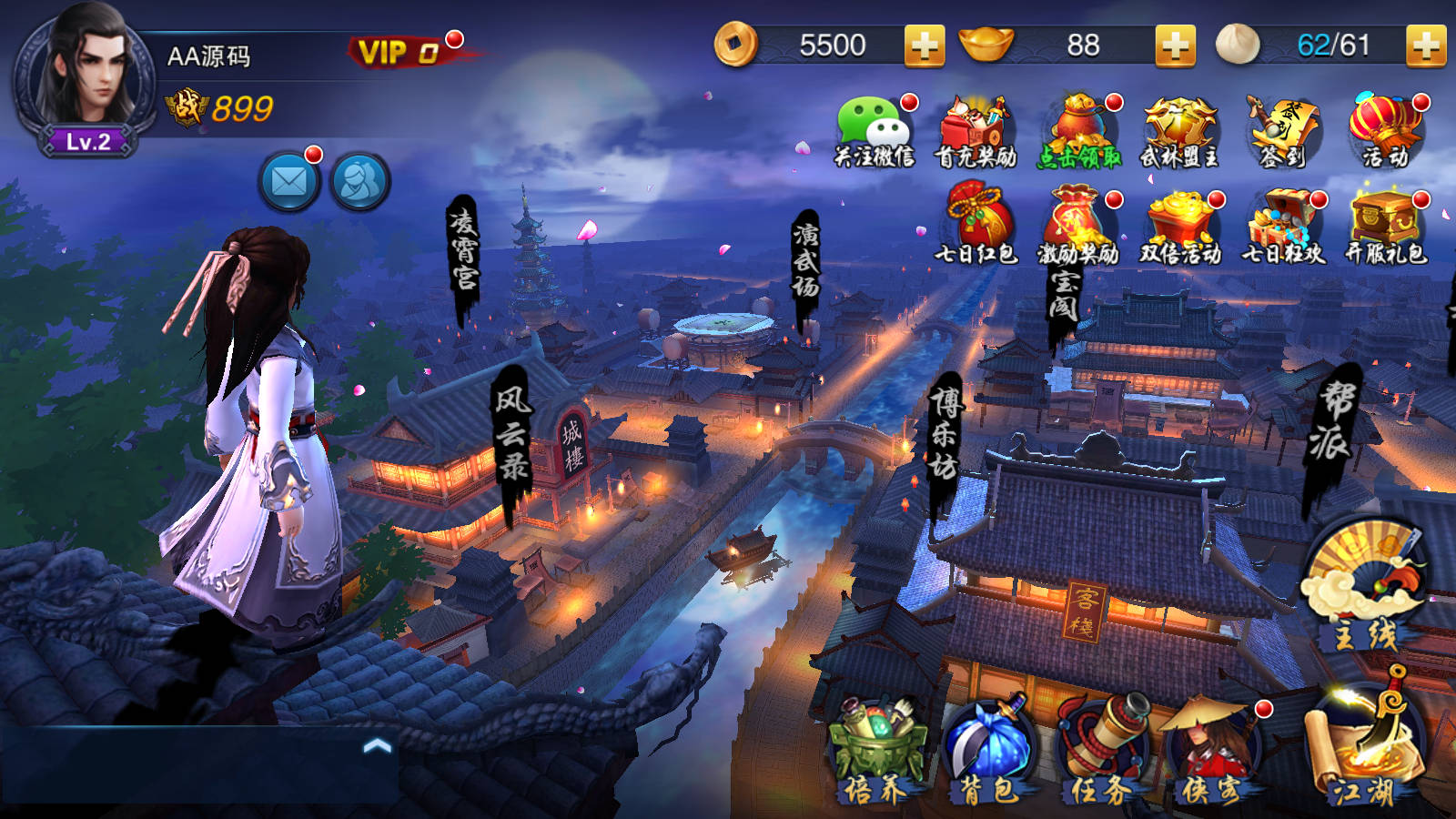The image size is (1456, 819).
Task: Add gold ingots with plus button
Action: tap(1175, 45)
